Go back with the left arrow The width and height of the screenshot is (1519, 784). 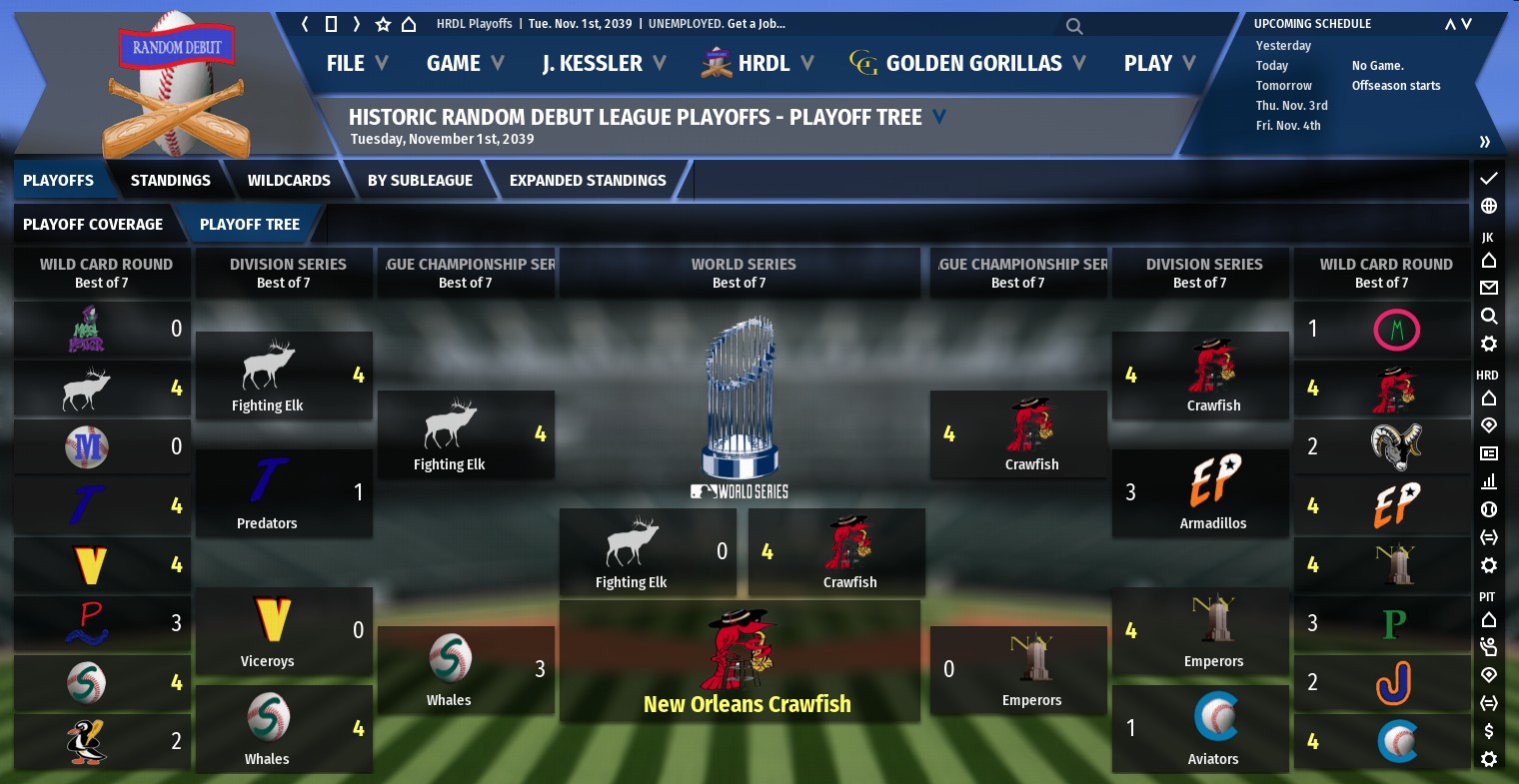(305, 24)
